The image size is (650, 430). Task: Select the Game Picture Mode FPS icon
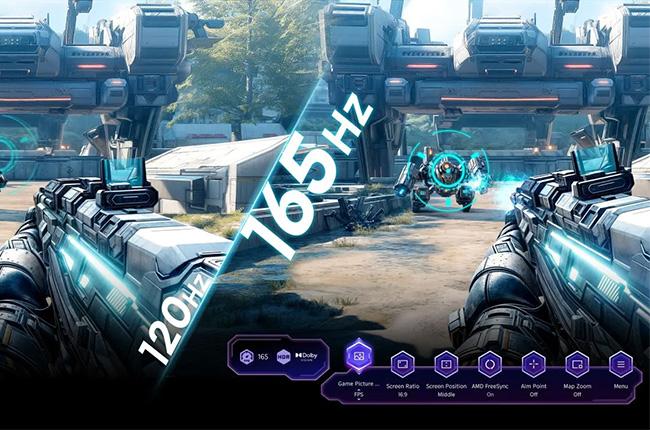pos(358,356)
